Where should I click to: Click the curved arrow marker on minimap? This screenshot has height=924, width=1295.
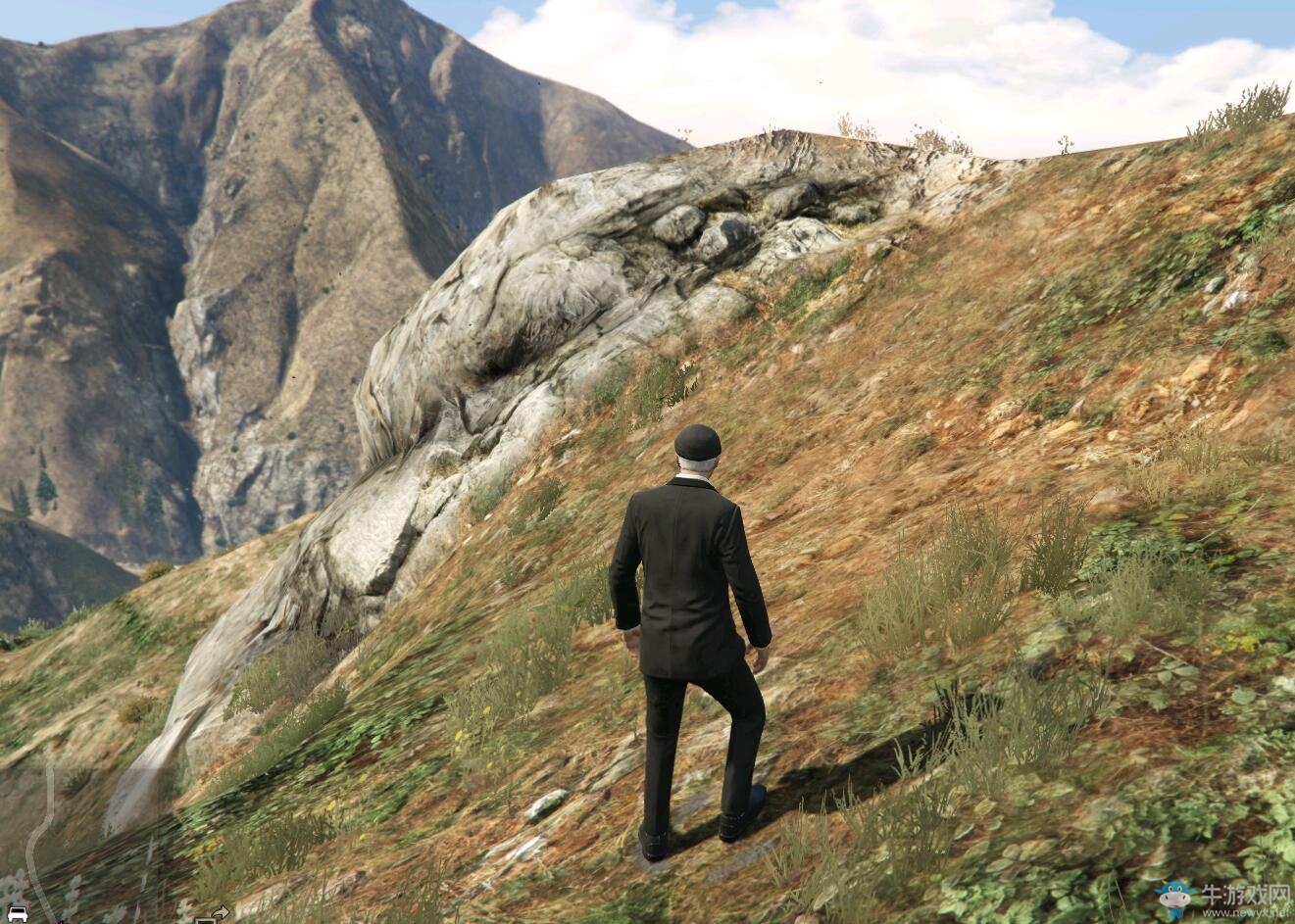click(221, 912)
